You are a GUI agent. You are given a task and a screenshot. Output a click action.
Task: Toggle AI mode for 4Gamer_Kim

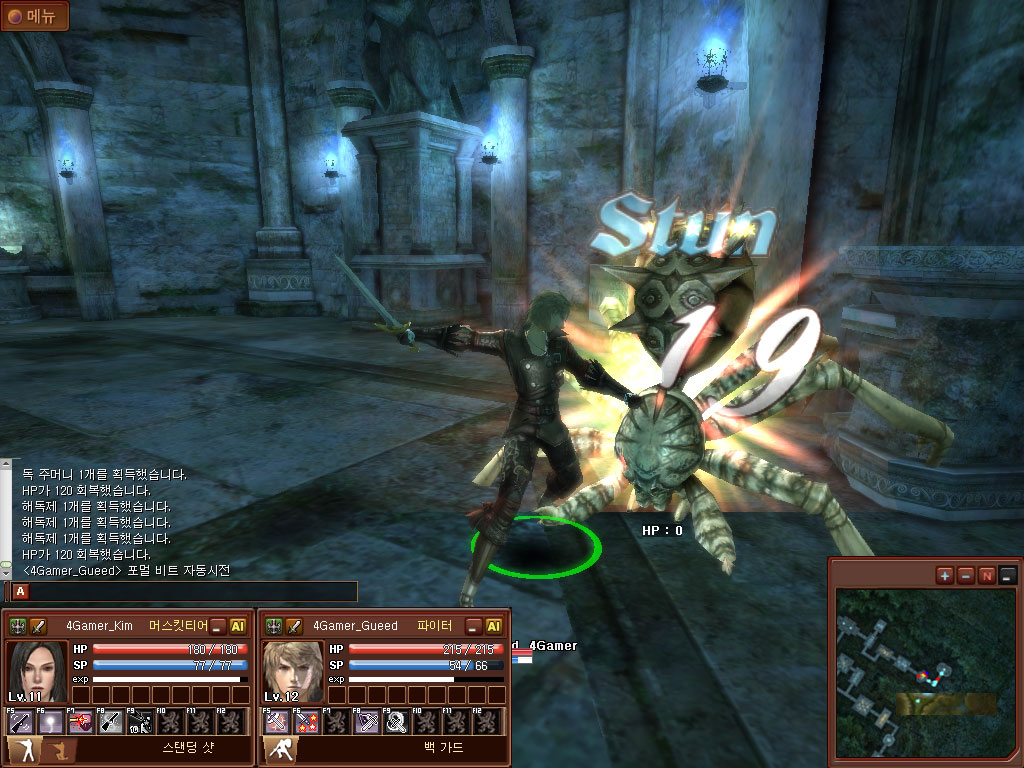[x=238, y=626]
